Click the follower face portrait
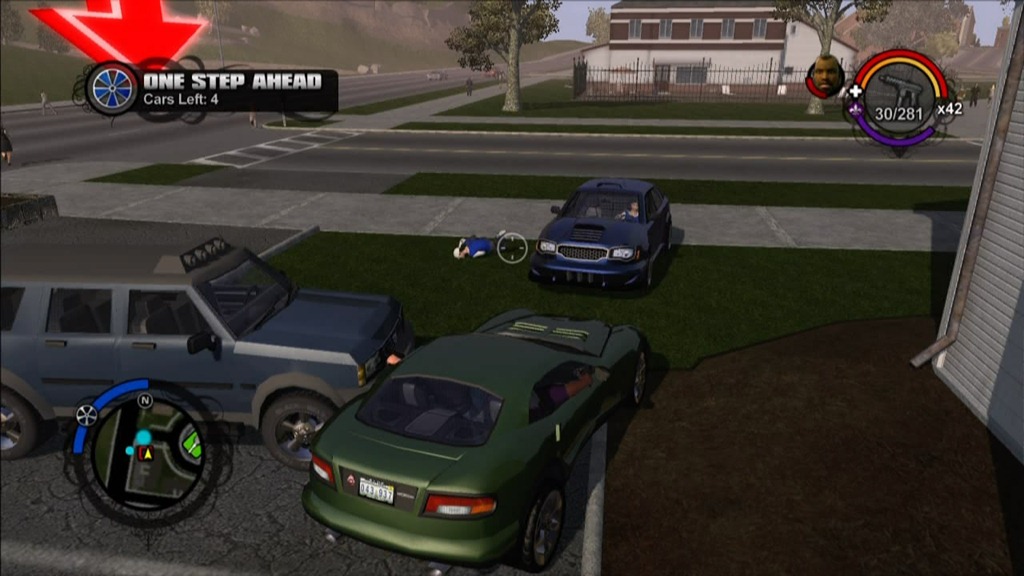The height and width of the screenshot is (576, 1024). tap(826, 76)
